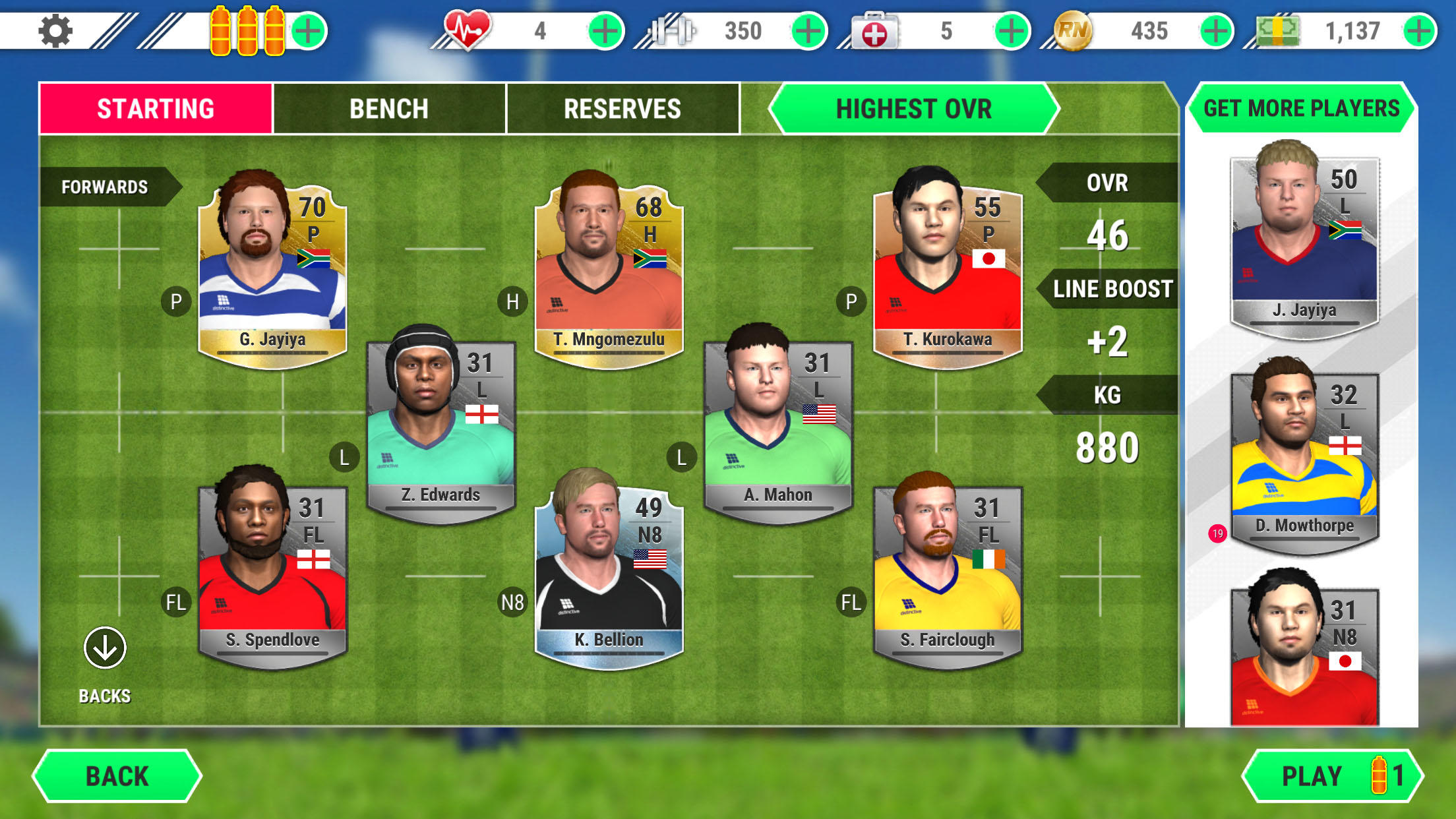
Task: Collapse the FORWARDS section header
Action: pos(106,186)
